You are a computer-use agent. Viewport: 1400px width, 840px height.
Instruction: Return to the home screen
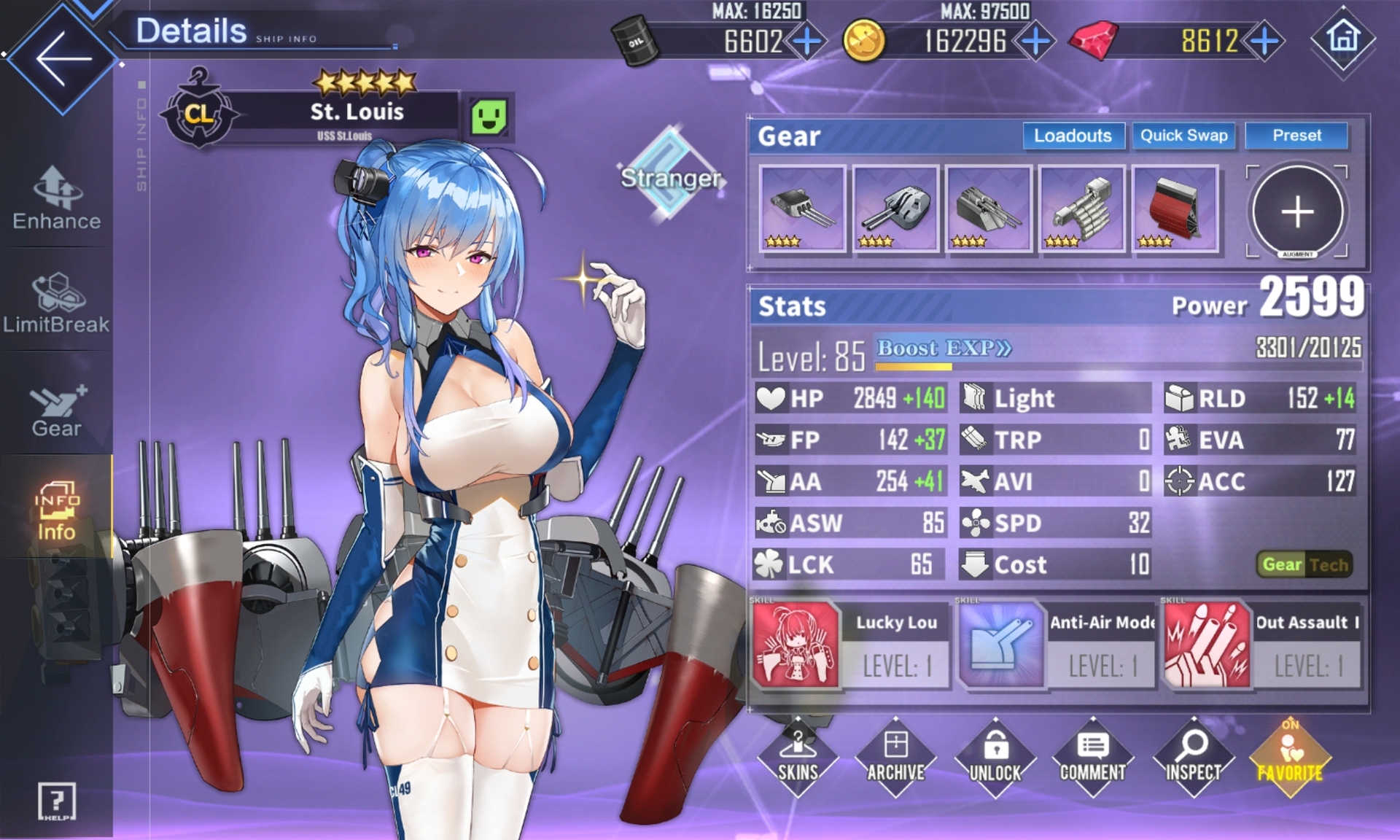pos(1343,38)
